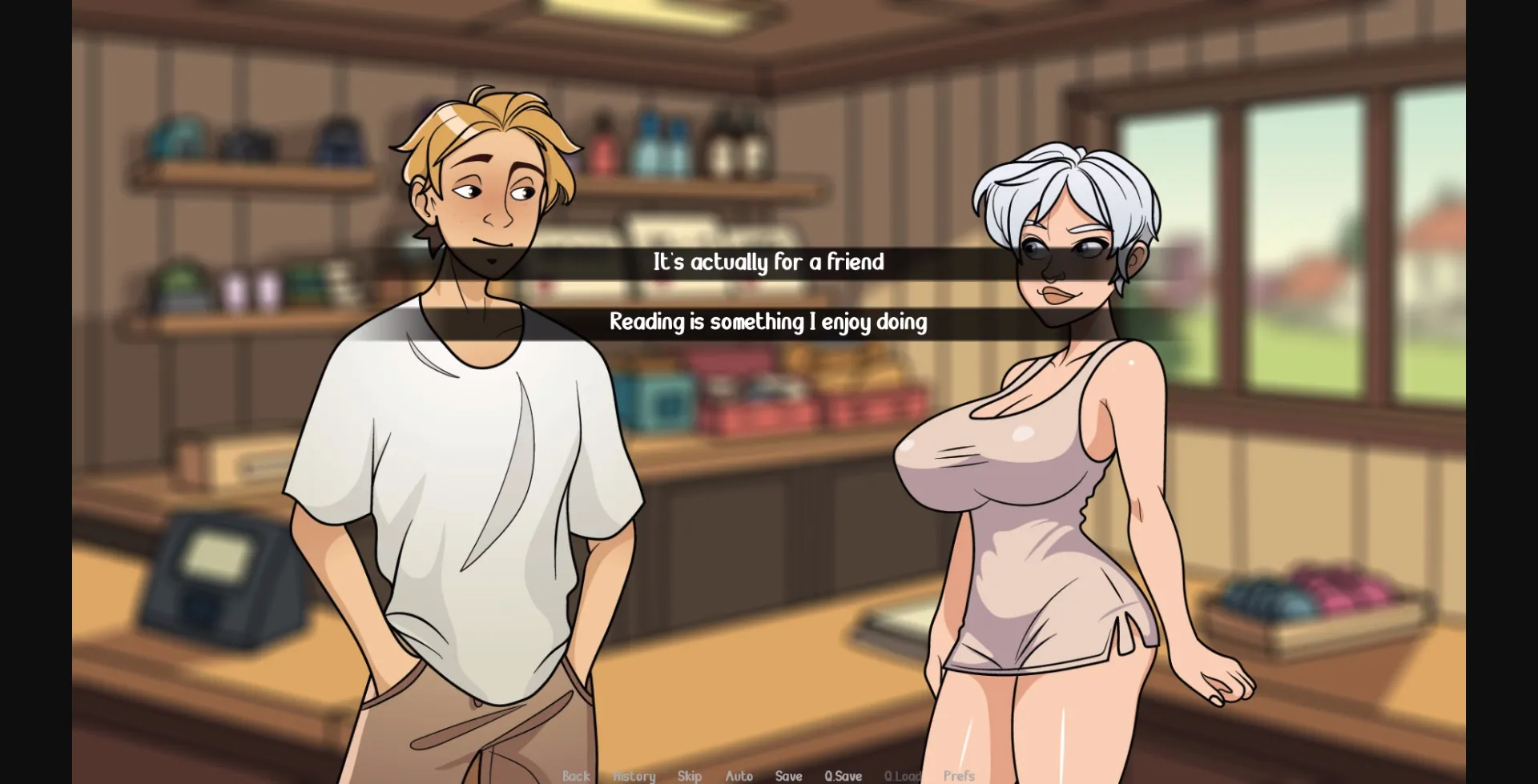Open the History dialogue log
This screenshot has width=1538, height=784.
pos(634,776)
